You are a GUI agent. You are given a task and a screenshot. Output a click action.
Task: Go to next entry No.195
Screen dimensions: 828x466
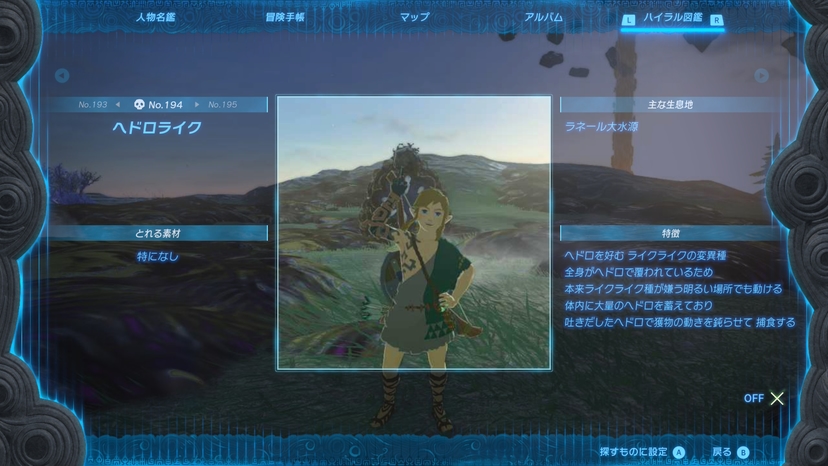point(222,104)
